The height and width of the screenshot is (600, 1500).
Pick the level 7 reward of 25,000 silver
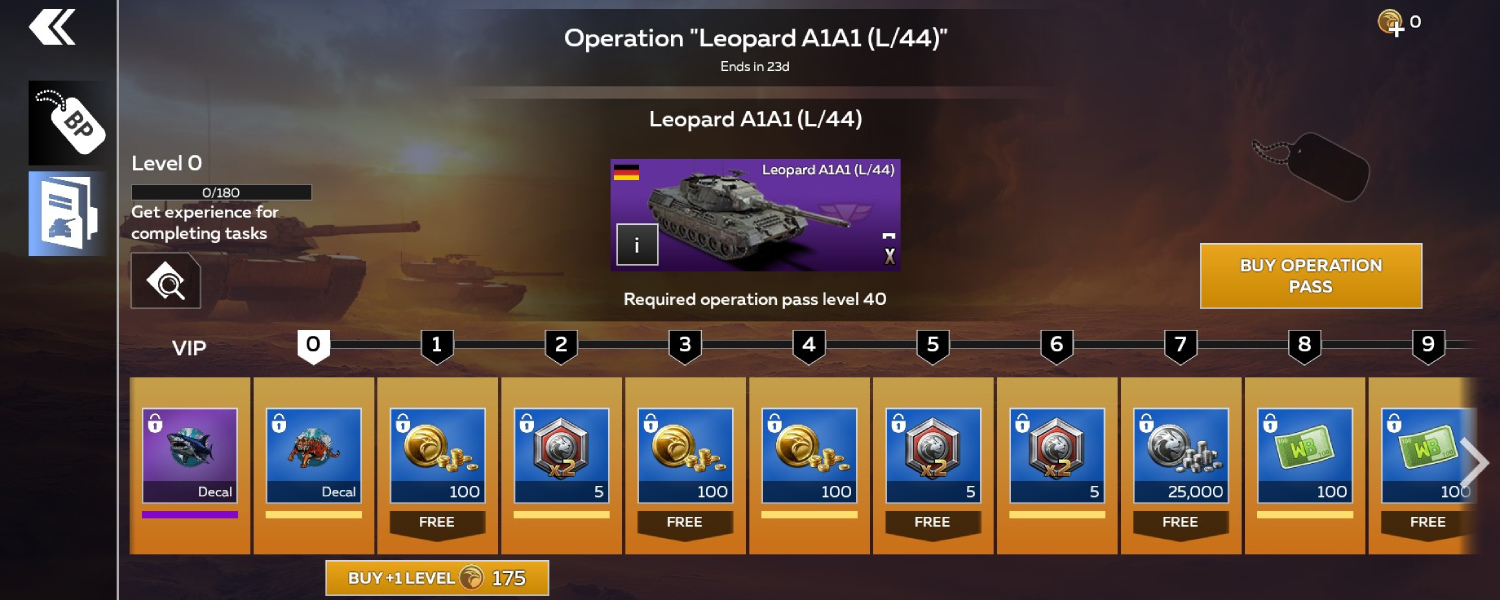pos(1181,455)
